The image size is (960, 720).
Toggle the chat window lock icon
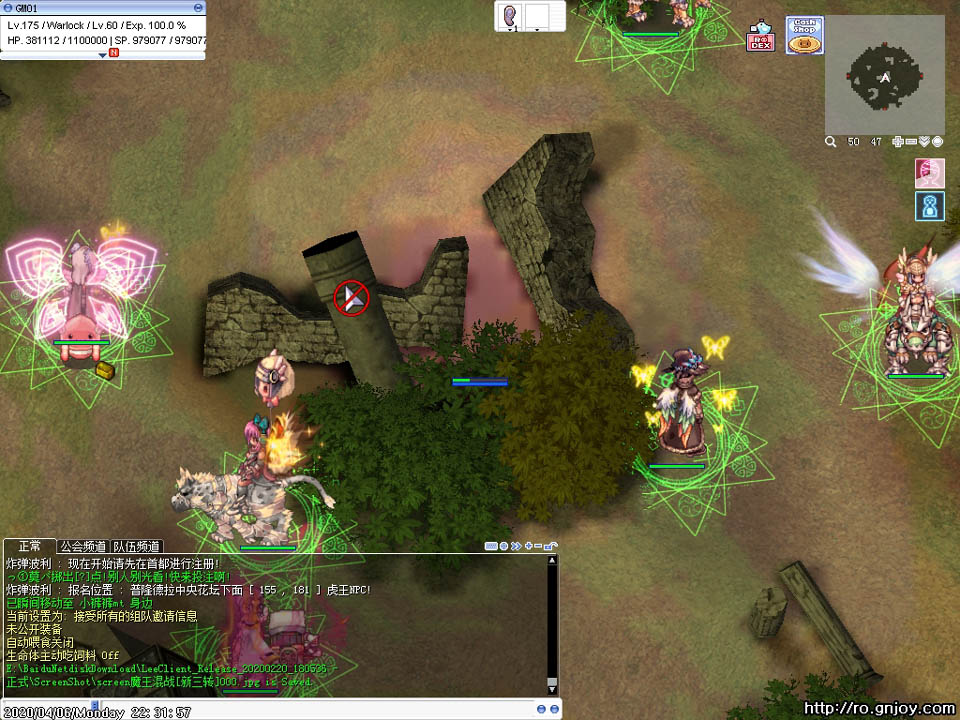(x=551, y=546)
